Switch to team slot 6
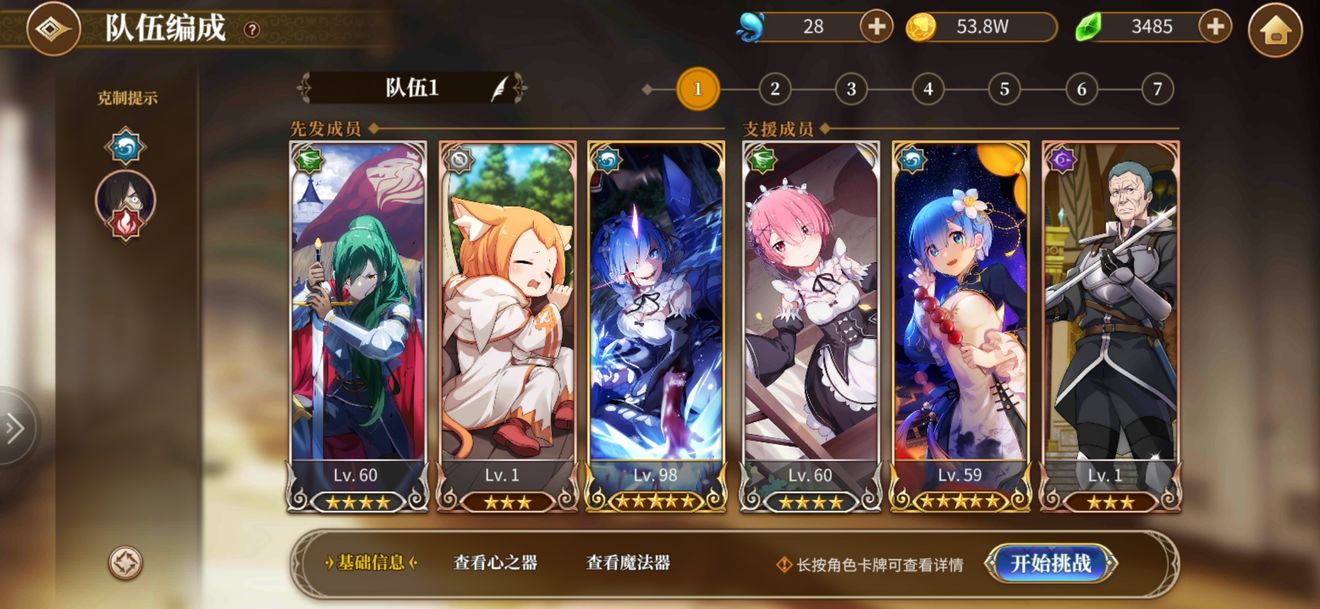The width and height of the screenshot is (1320, 609). pyautogui.click(x=1081, y=89)
